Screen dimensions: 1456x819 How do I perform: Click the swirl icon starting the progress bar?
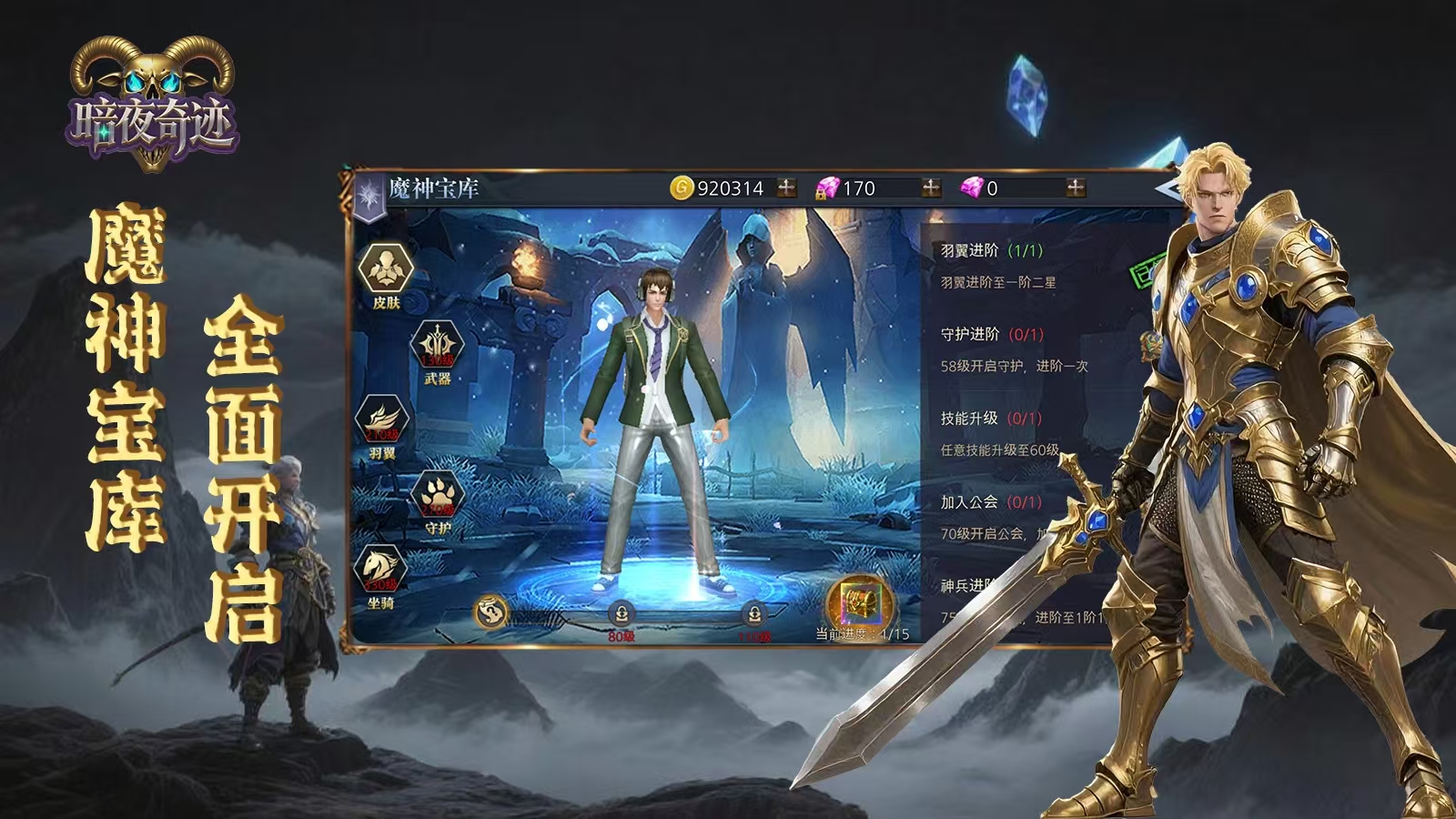tap(490, 612)
